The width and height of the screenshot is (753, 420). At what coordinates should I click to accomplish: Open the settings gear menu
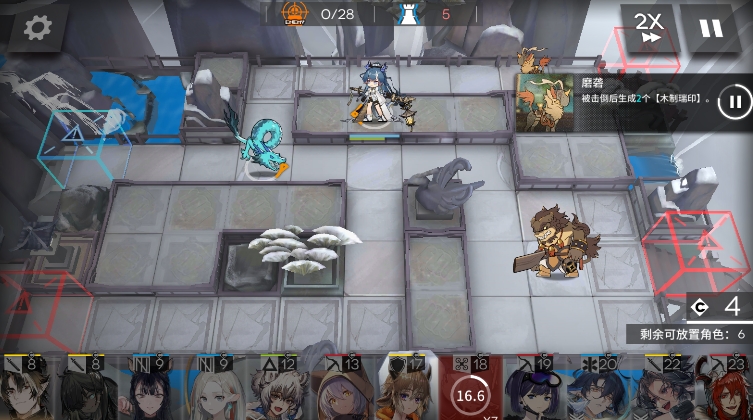pos(37,27)
